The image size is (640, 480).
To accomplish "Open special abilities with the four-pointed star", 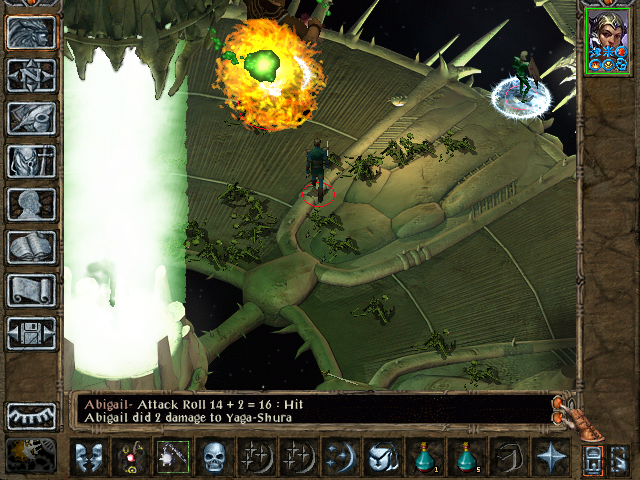I will click(550, 457).
